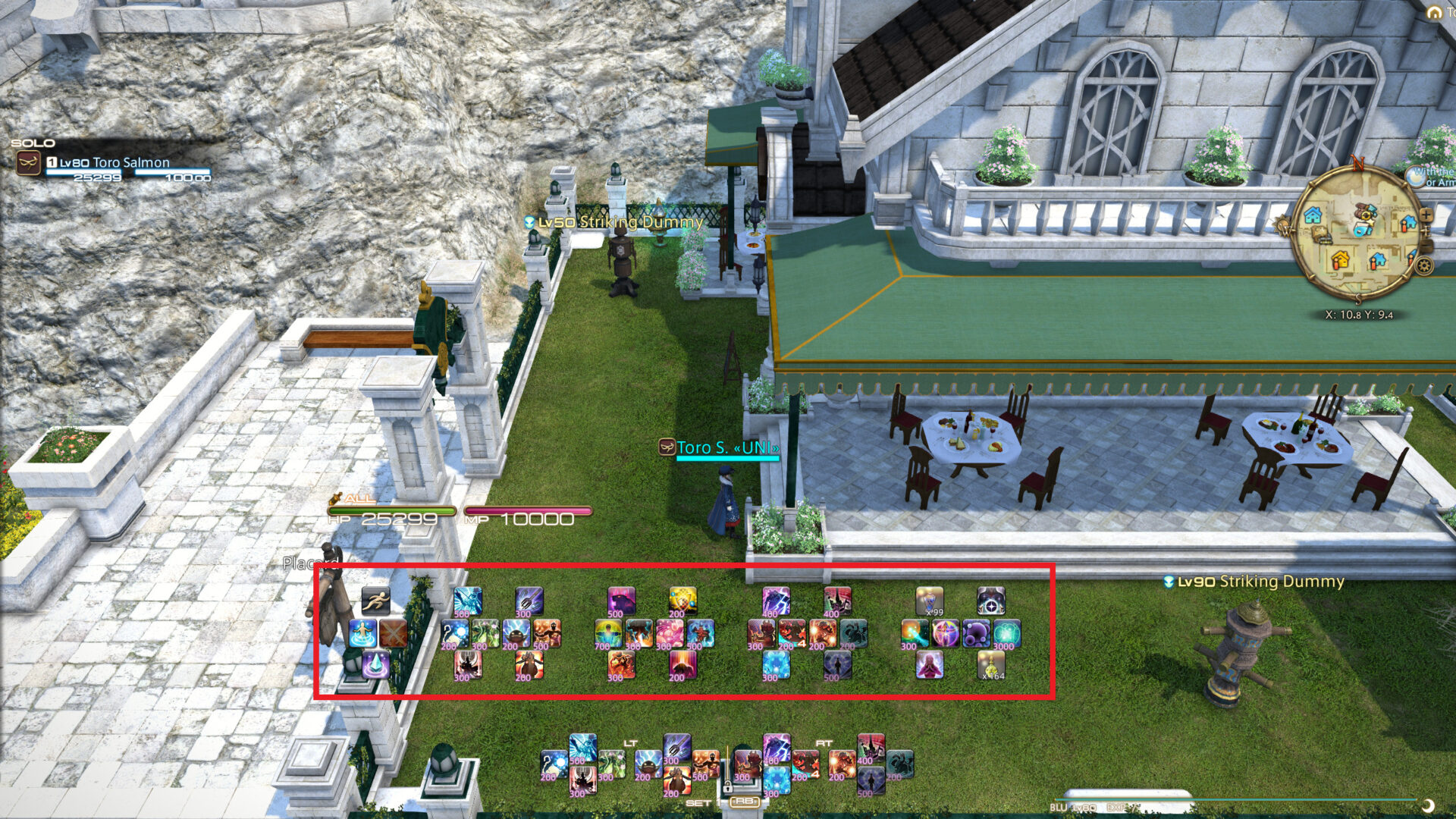Screen dimensions: 1456x819
Task: Click the SET 1 hotbar label
Action: tap(704, 802)
